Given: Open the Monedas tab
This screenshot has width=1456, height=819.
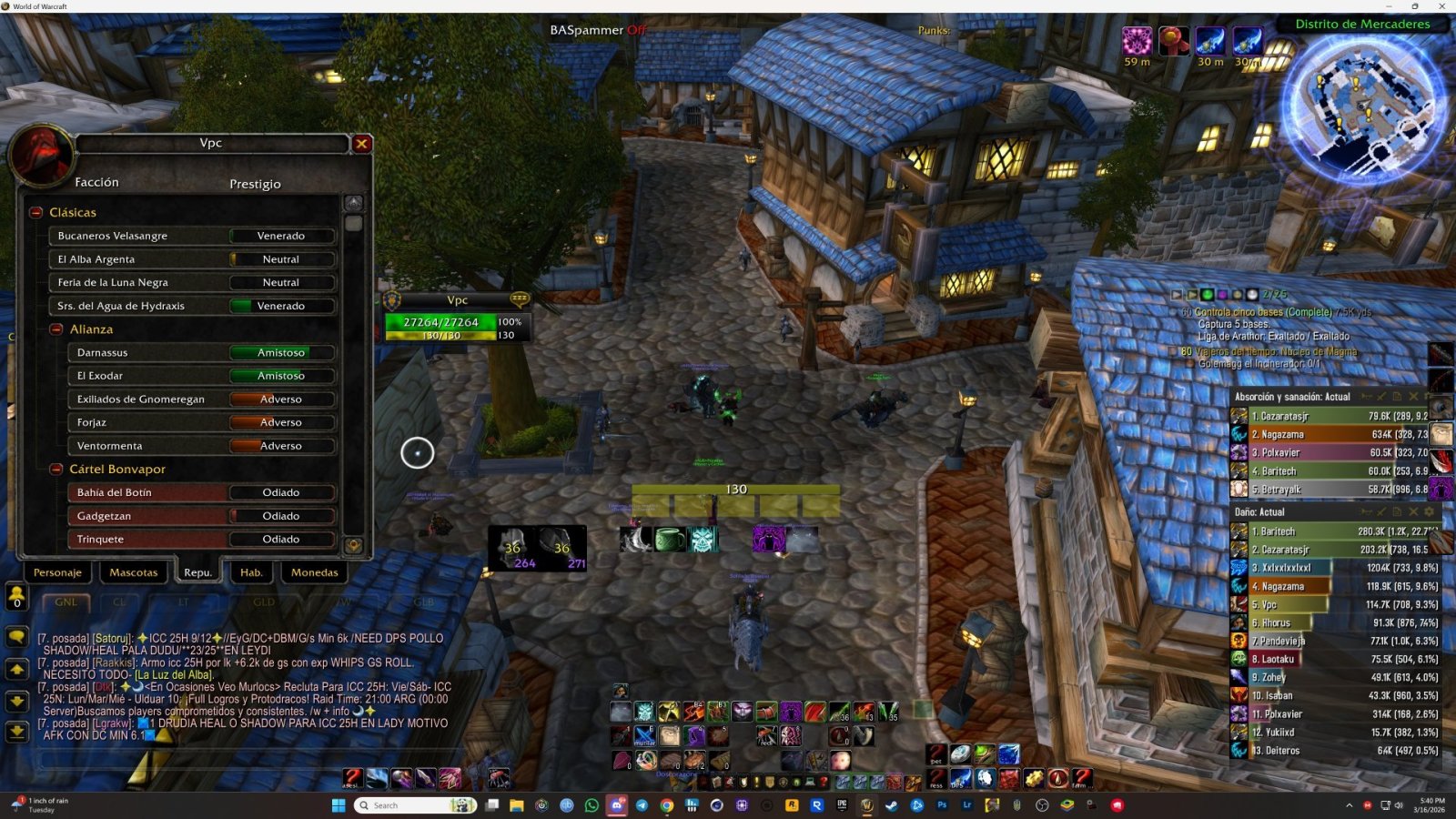Looking at the screenshot, I should coord(314,572).
